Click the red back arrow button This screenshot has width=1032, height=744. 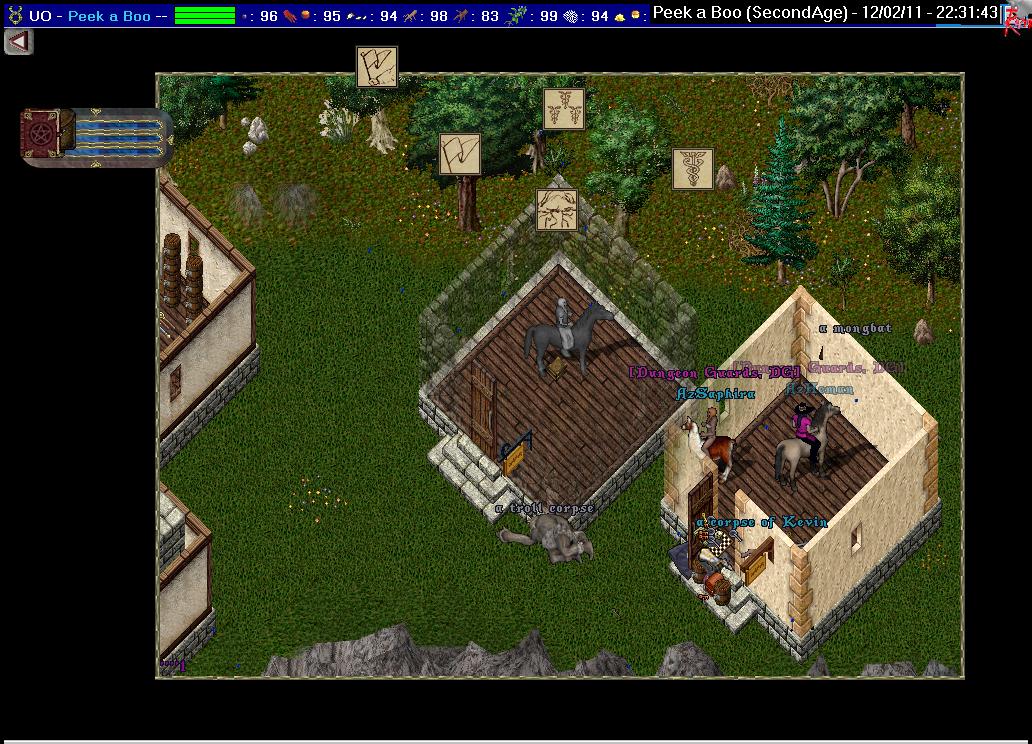tap(19, 42)
